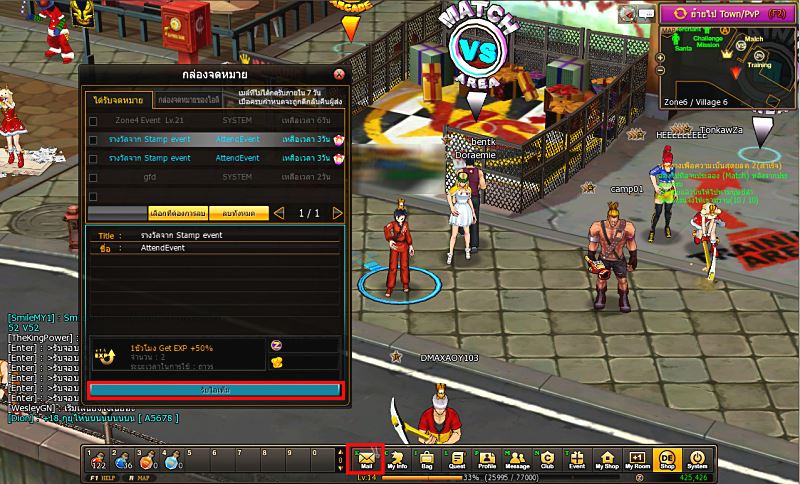This screenshot has height=484, width=800.
Task: Open the Bag inventory
Action: click(427, 460)
